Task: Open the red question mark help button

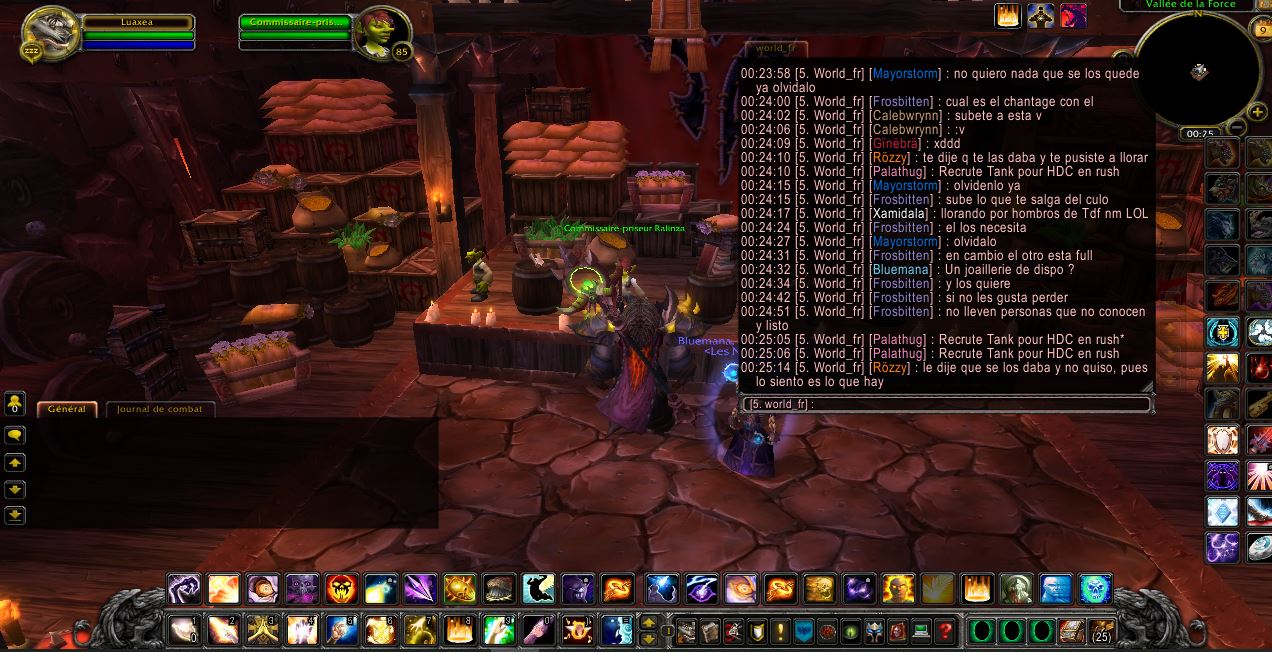Action: (944, 631)
